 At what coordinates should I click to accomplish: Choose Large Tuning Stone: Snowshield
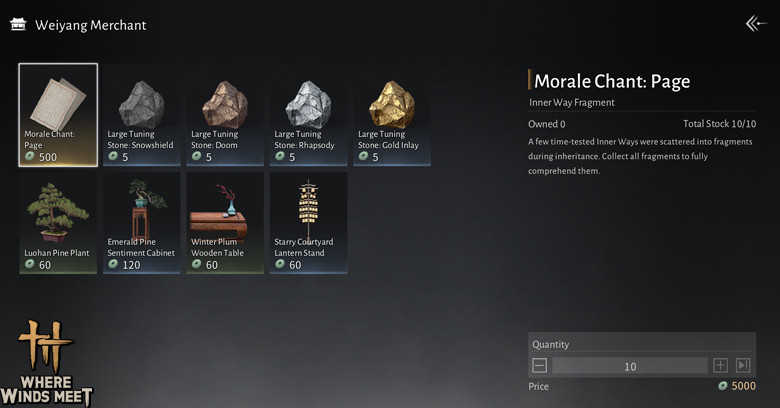coord(141,114)
